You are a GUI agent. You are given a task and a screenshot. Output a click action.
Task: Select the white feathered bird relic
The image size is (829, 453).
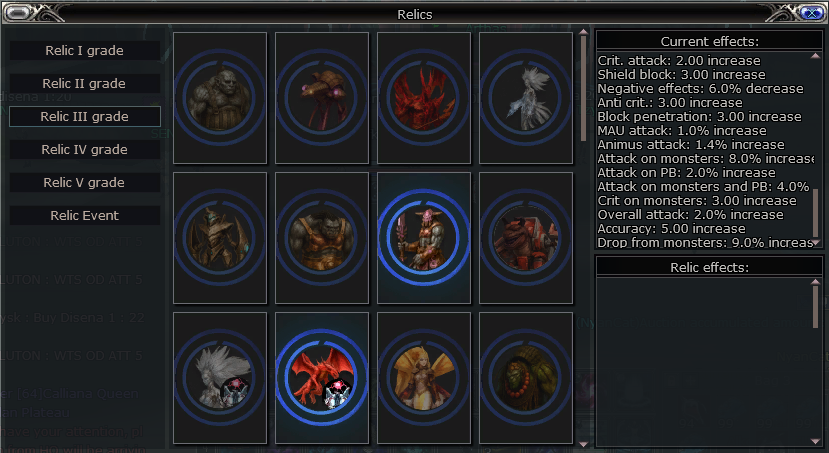(x=526, y=98)
